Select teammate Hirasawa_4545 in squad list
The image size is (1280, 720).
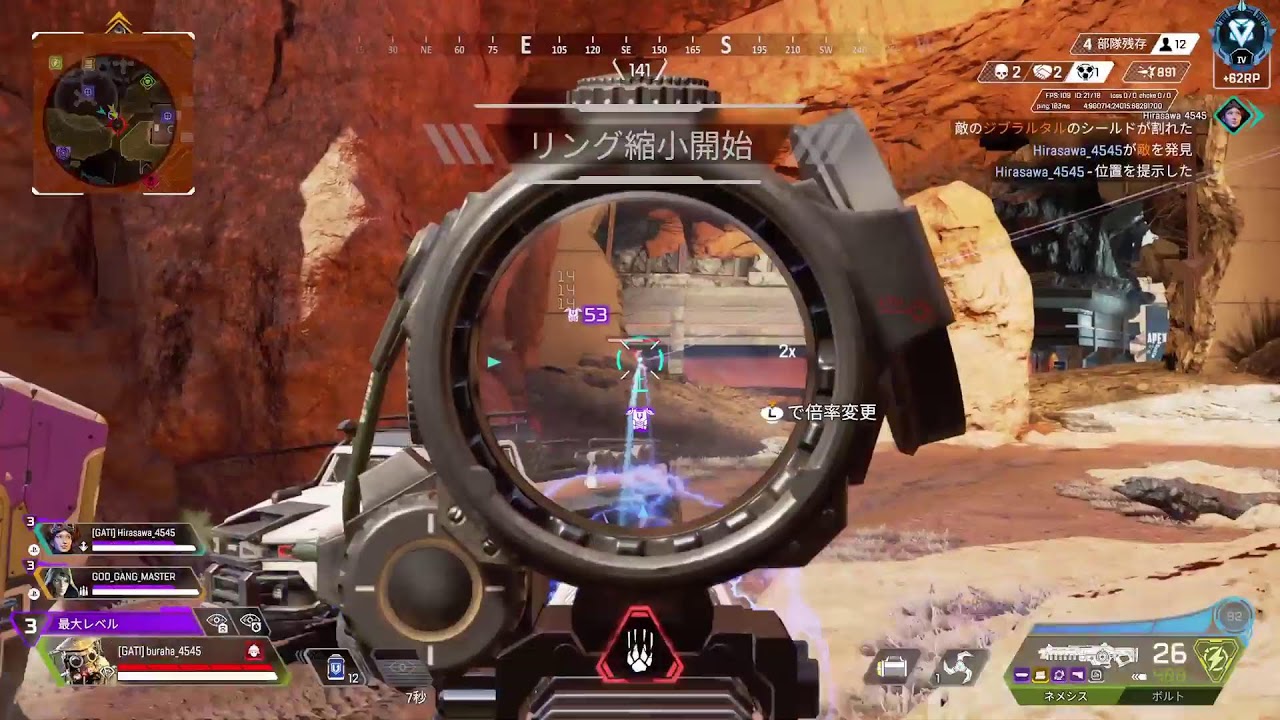pyautogui.click(x=133, y=534)
